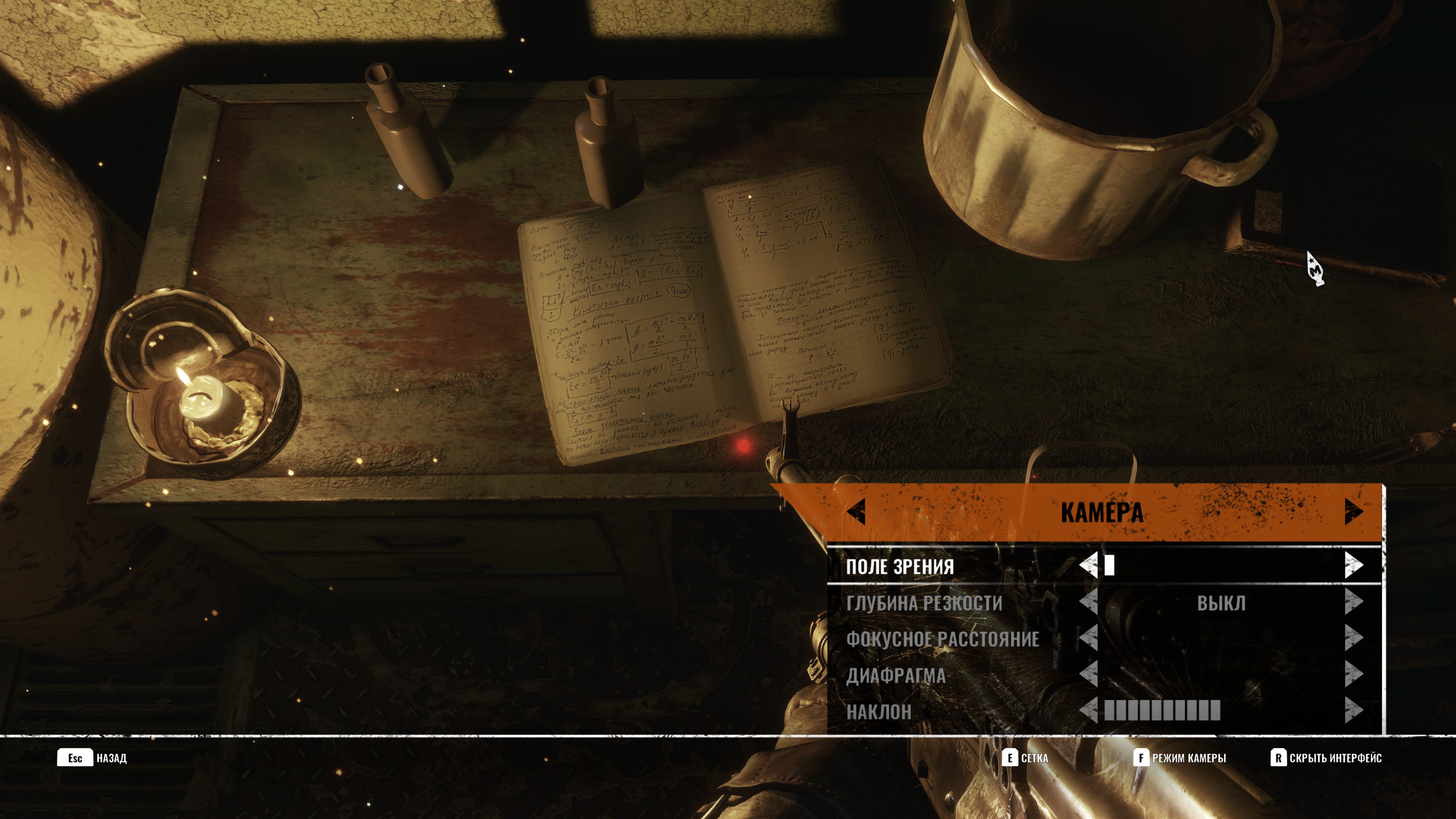Increase Фокусное расстояние with right arrow
This screenshot has width=1456, height=819.
[1353, 638]
